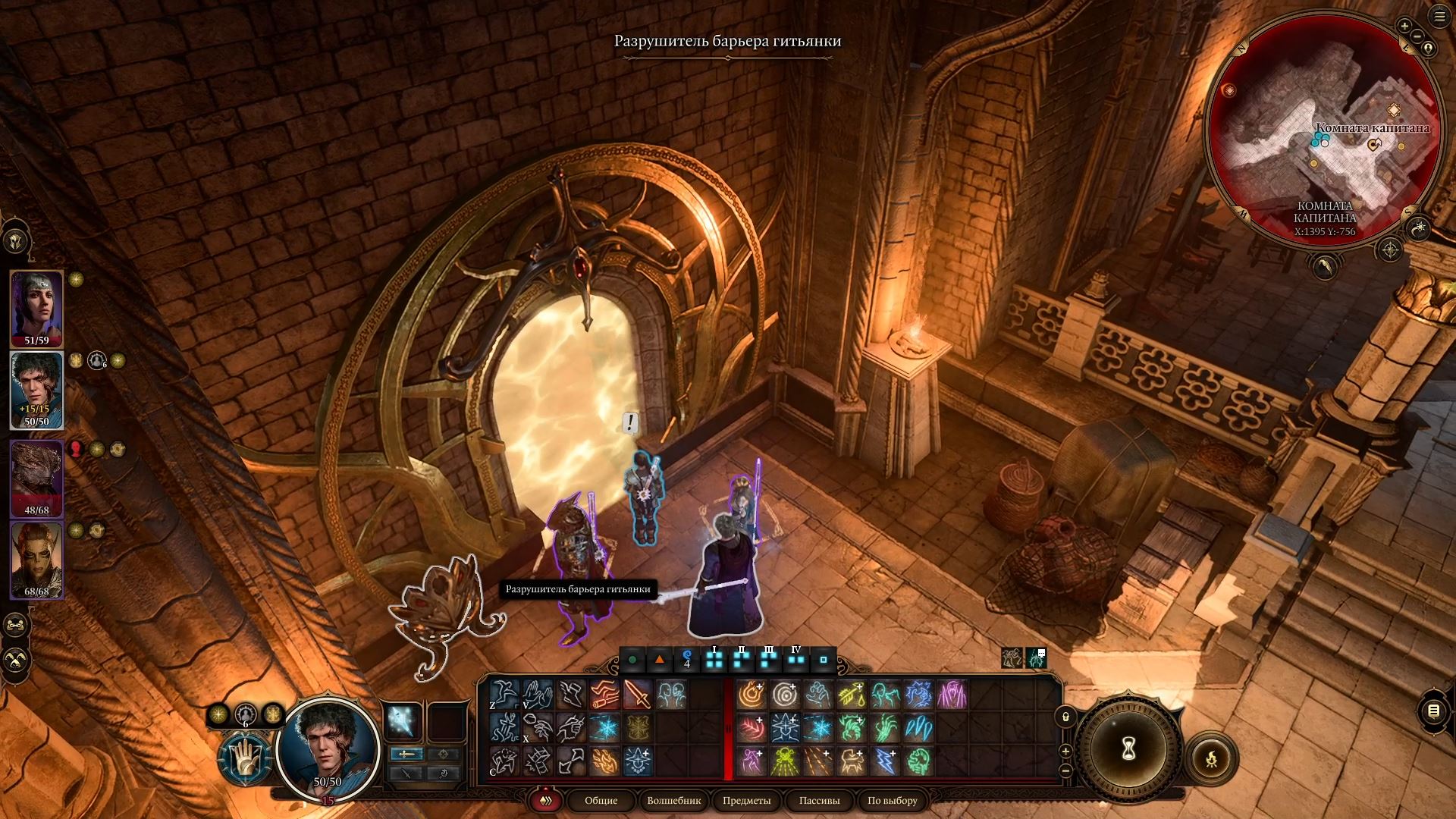Open the campfire rest menu
This screenshot has height=819, width=1456.
(1211, 758)
